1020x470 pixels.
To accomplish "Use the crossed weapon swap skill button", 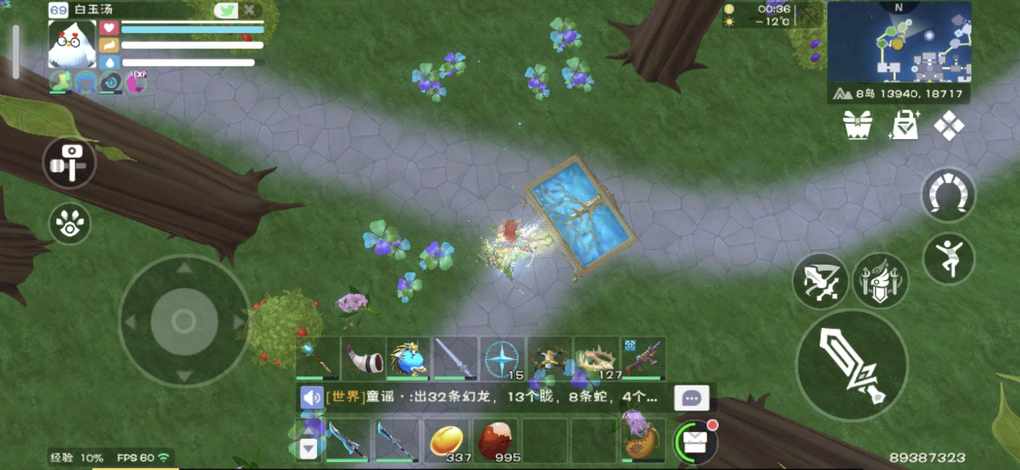I will [820, 281].
